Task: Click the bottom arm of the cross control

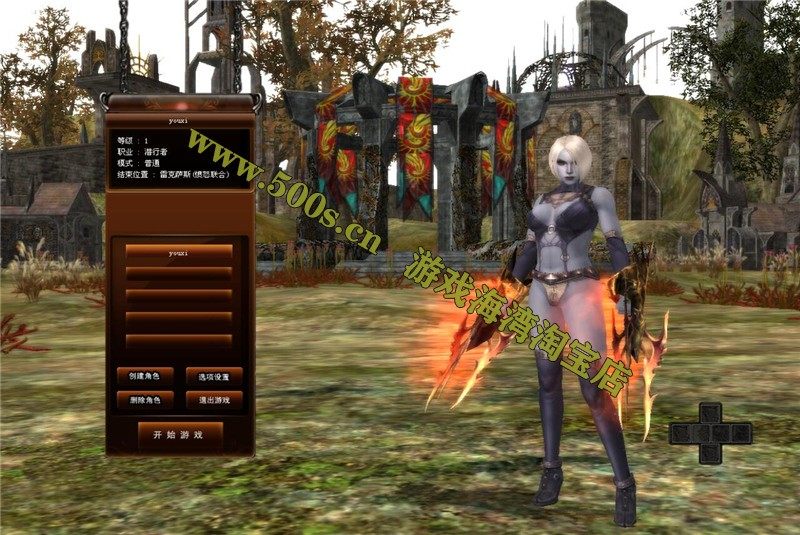Action: (710, 453)
